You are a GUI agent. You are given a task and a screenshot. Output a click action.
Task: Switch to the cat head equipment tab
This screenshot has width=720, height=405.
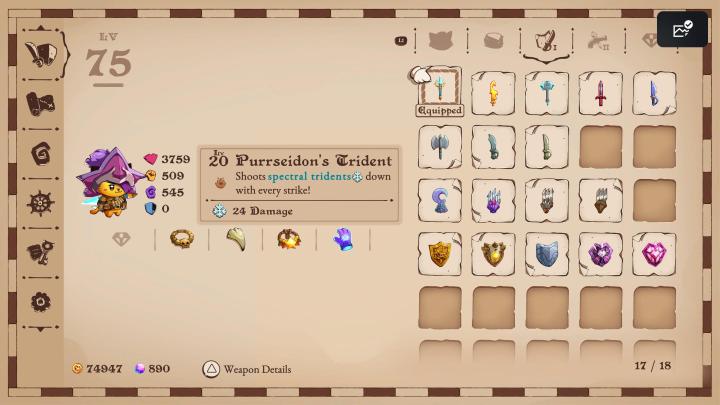coord(441,41)
